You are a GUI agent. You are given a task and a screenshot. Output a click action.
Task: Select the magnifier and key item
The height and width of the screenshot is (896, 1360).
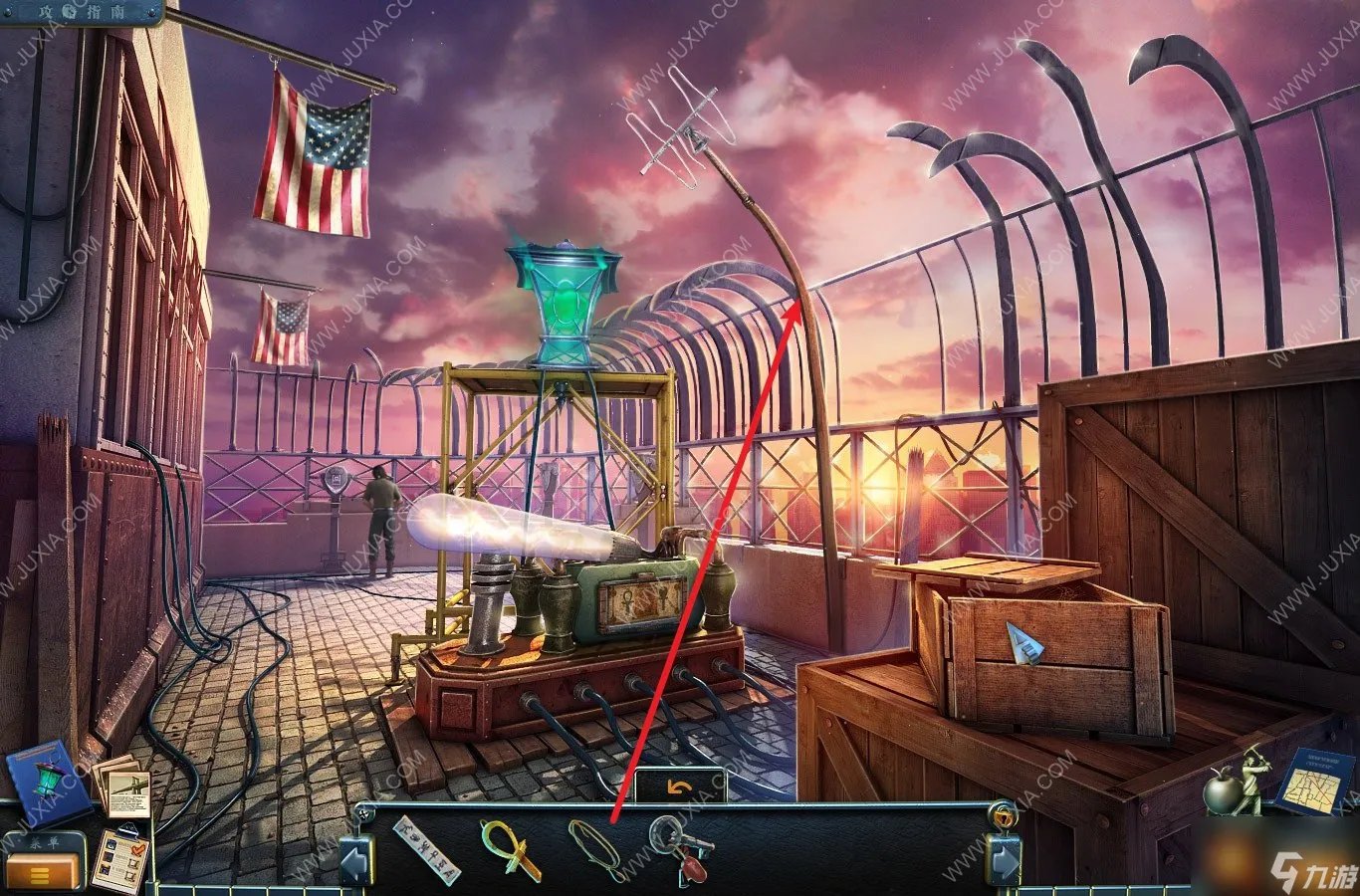point(680,849)
